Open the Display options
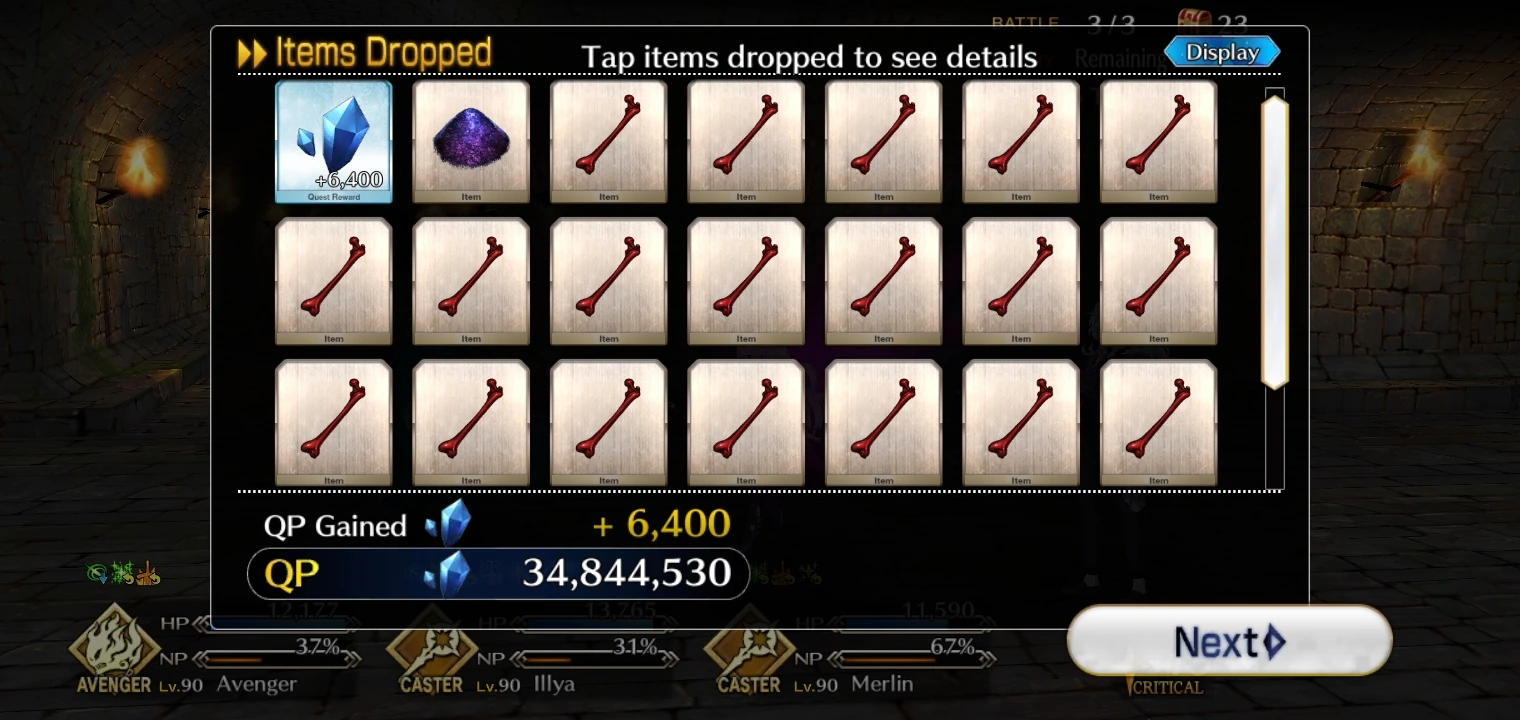Screen dimensions: 1520x720 tap(1221, 51)
